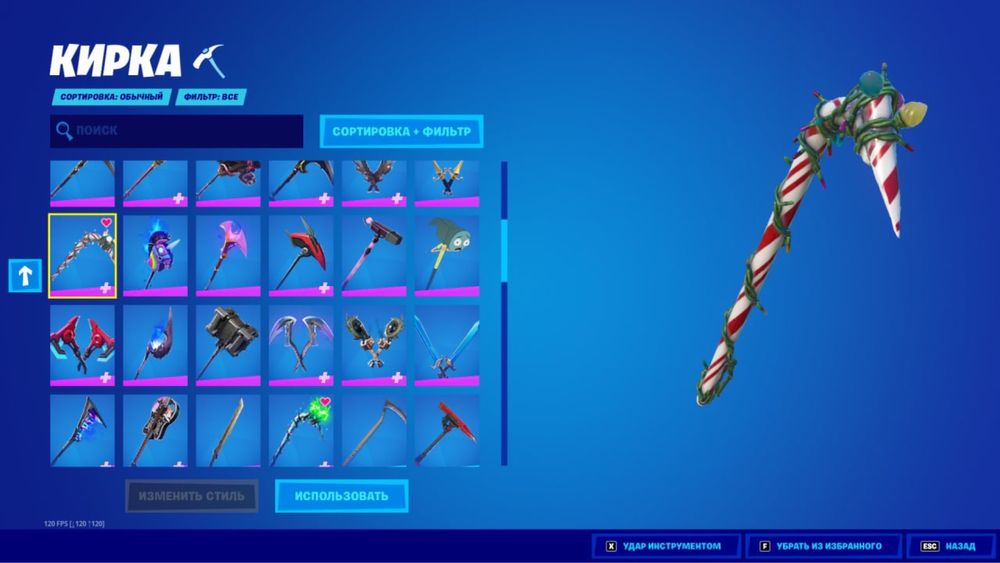Click the Изменить стиль button
The width and height of the screenshot is (1000, 563).
[191, 496]
